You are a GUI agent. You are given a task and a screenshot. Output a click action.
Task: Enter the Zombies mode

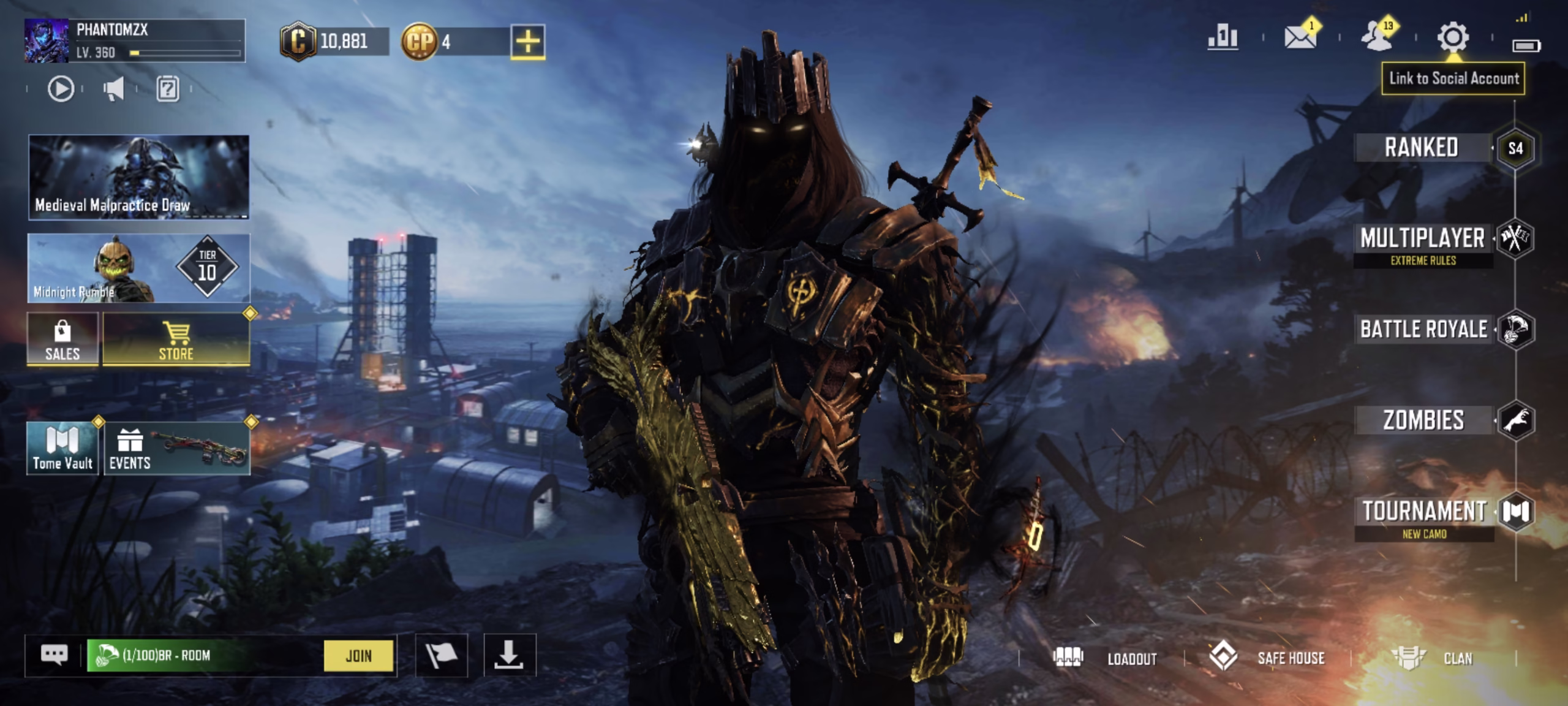pyautogui.click(x=1423, y=420)
